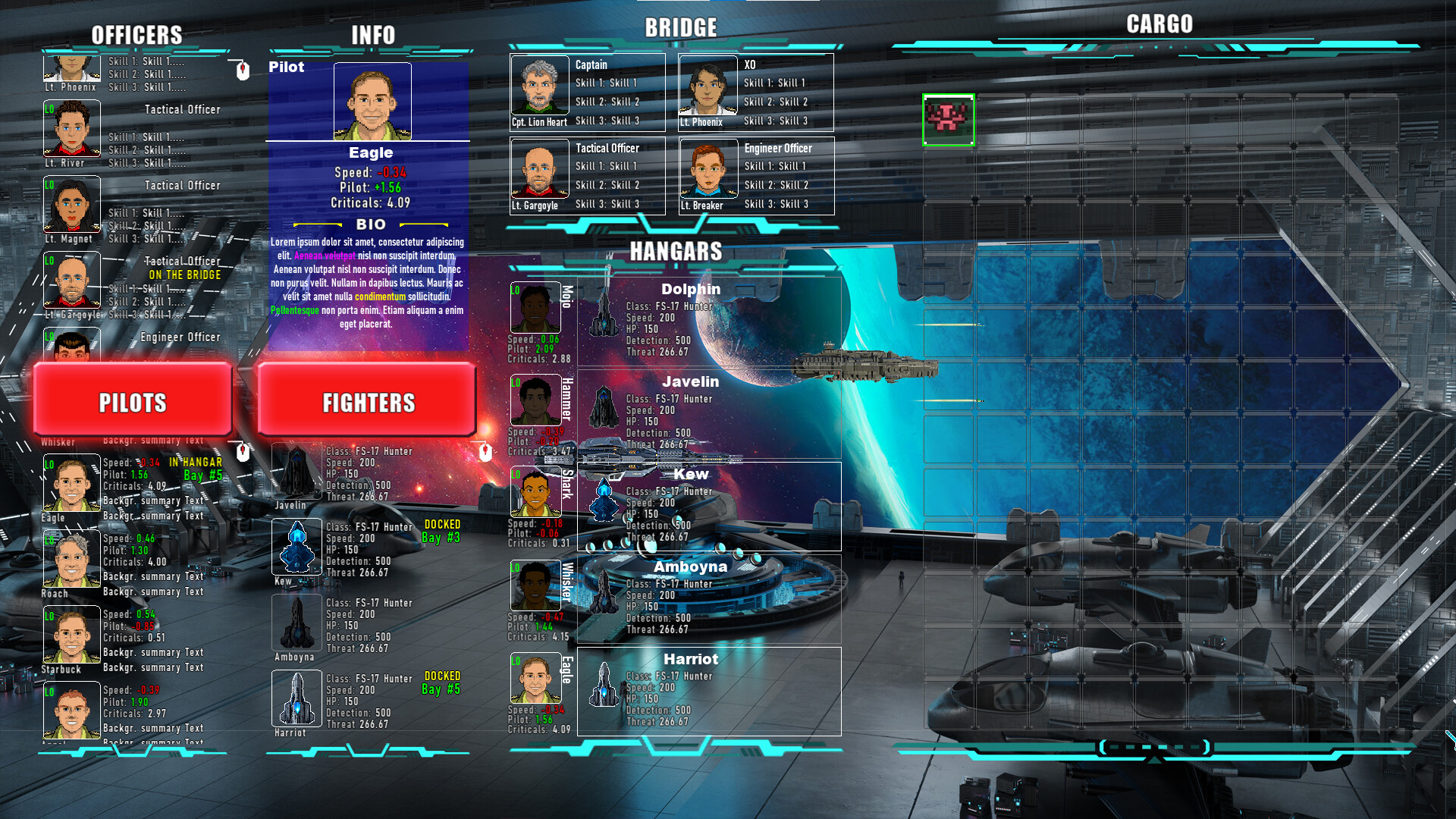Click the Amboyna fighter ship icon
This screenshot has height=819, width=1456.
(296, 623)
